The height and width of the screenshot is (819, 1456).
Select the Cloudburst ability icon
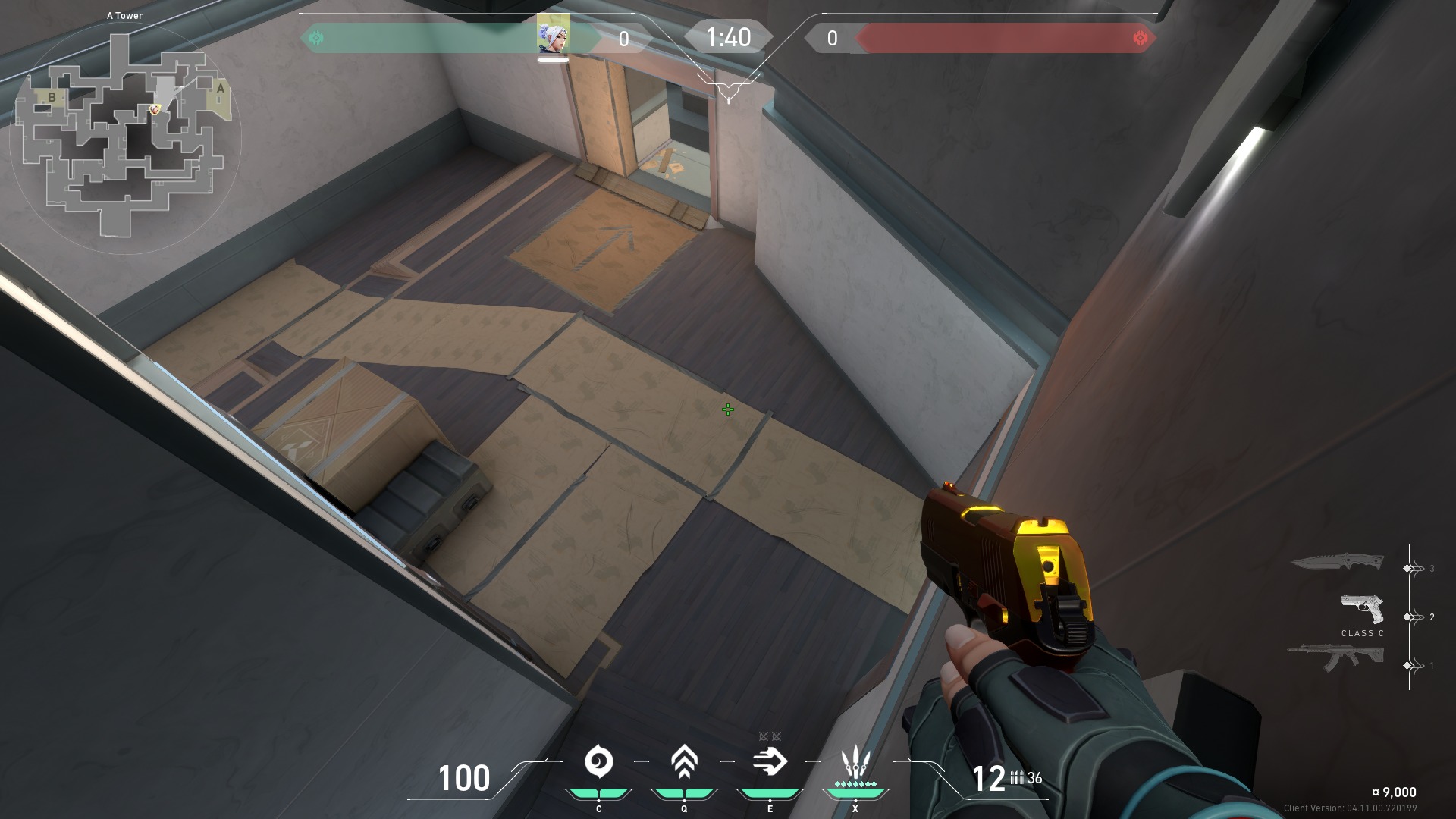coord(598,761)
